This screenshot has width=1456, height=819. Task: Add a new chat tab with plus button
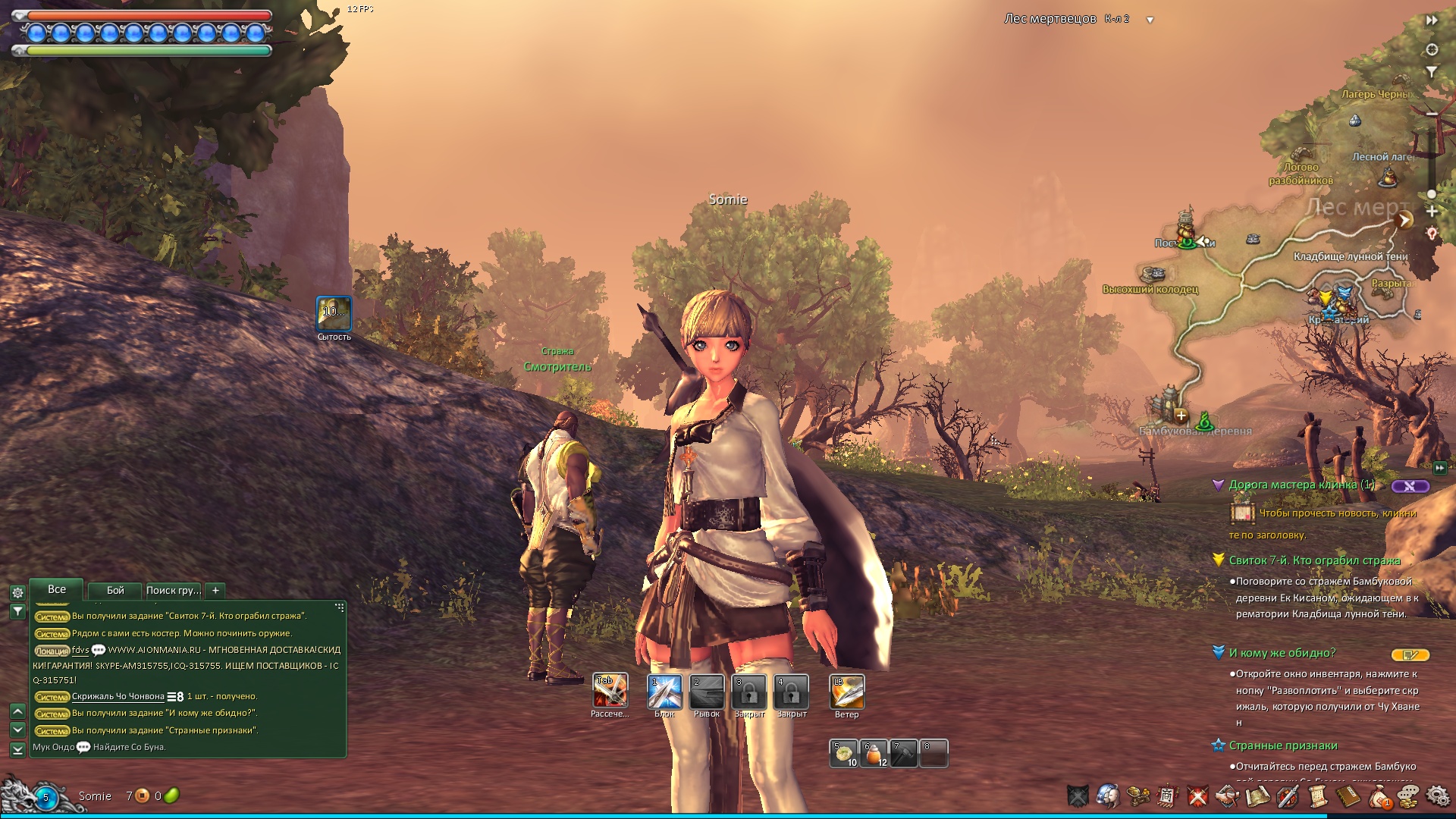[x=215, y=590]
